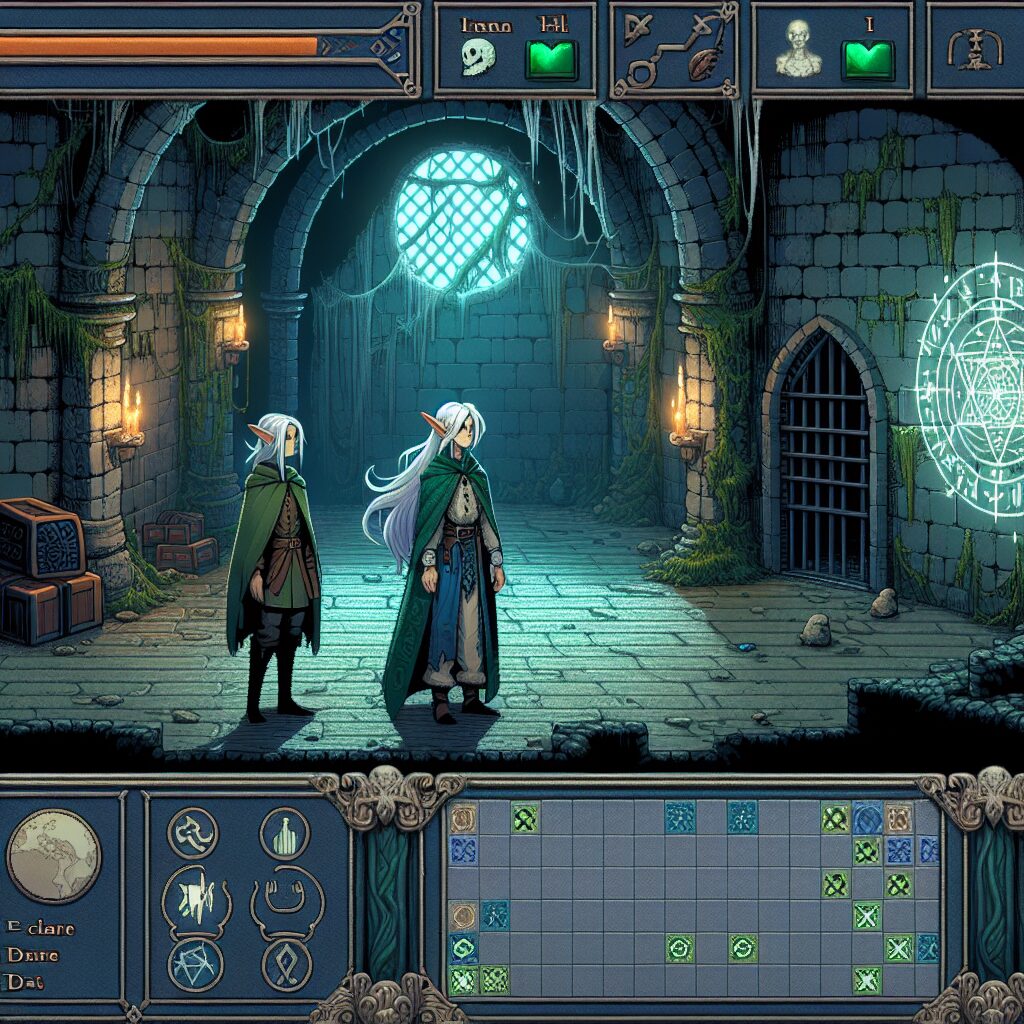This screenshot has height=1024, width=1024.
Task: Click the green emblem beside the ghost bust
Action: coord(867,60)
